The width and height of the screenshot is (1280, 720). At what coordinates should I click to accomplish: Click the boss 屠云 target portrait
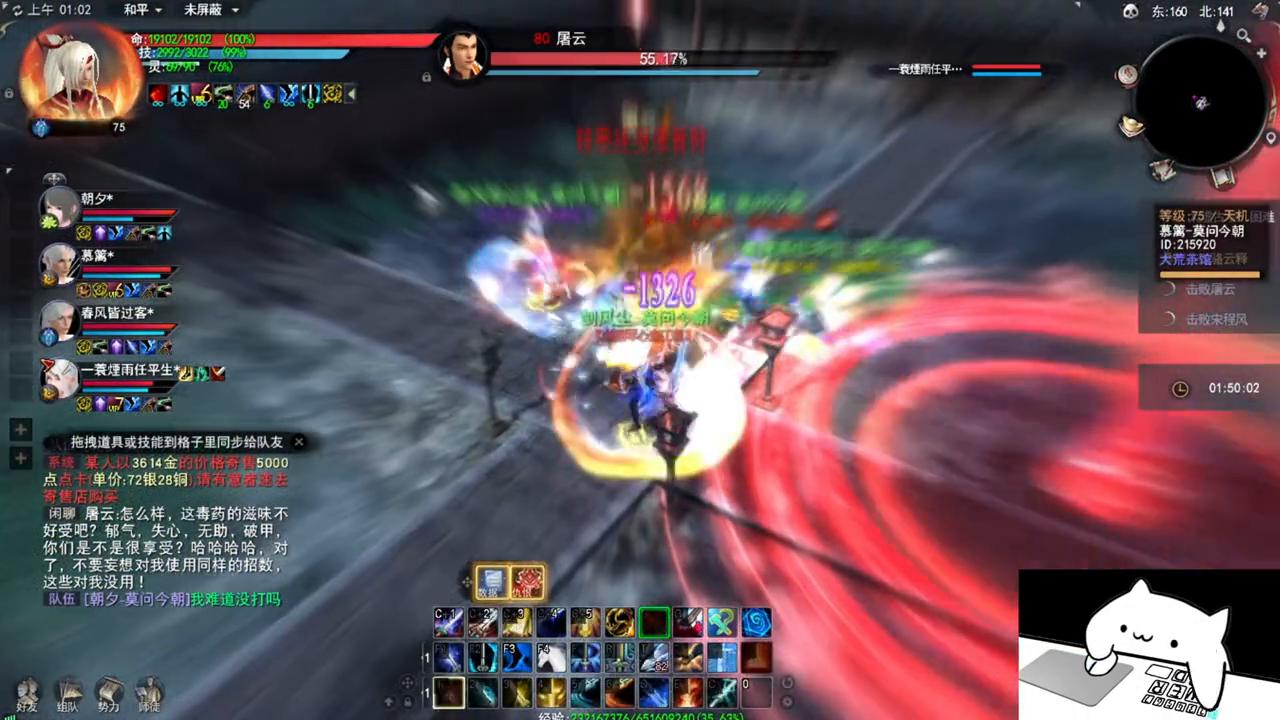pos(463,55)
